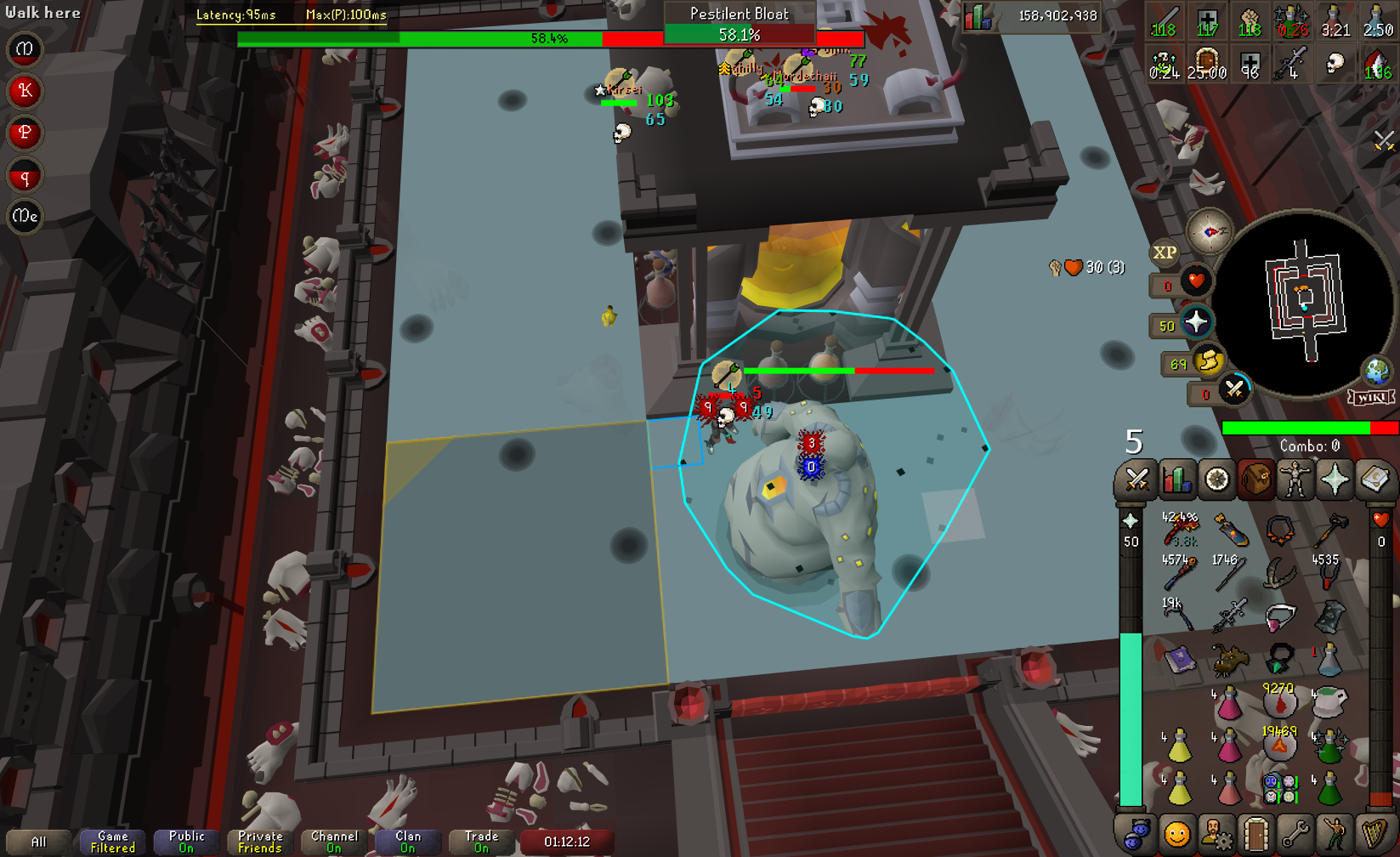Switch to the Skills tab
The height and width of the screenshot is (857, 1400).
(1176, 480)
